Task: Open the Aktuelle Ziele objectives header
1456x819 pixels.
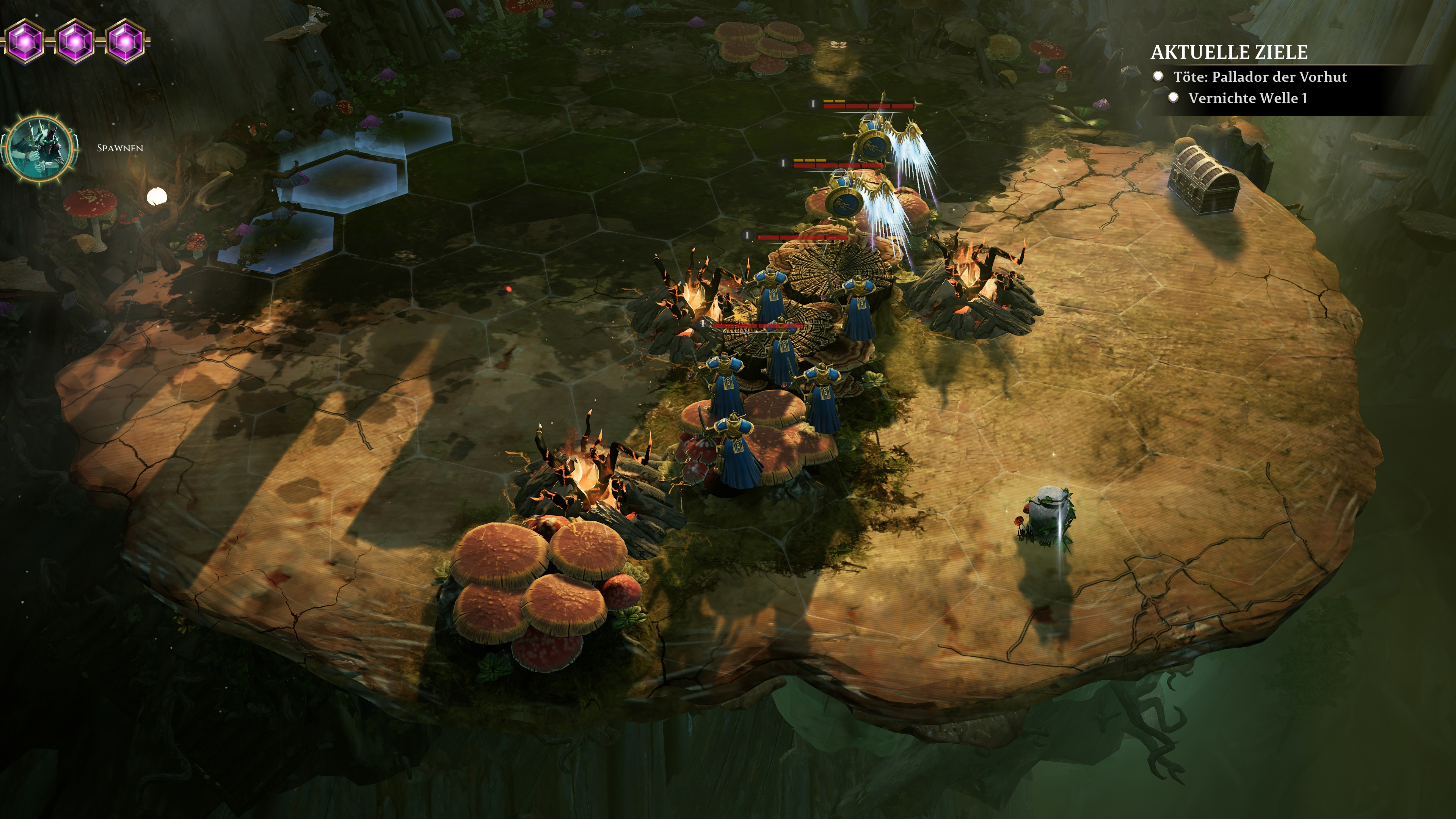Action: (1229, 53)
